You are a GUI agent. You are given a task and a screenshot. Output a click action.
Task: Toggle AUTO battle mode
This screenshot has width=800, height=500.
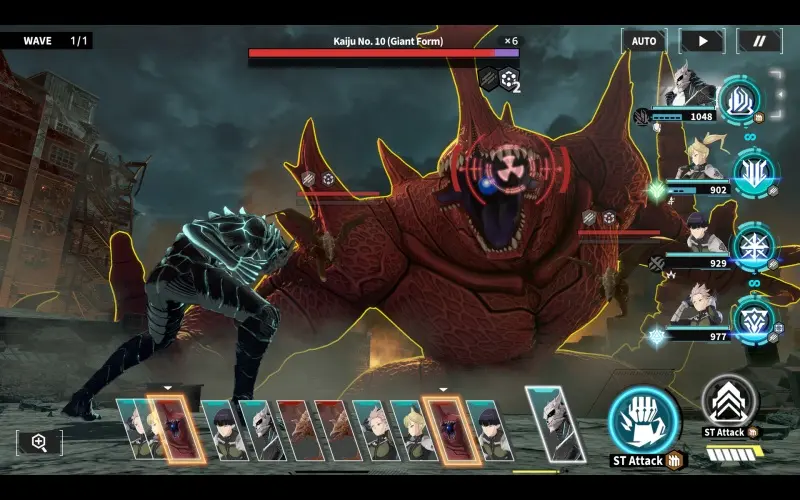[644, 41]
